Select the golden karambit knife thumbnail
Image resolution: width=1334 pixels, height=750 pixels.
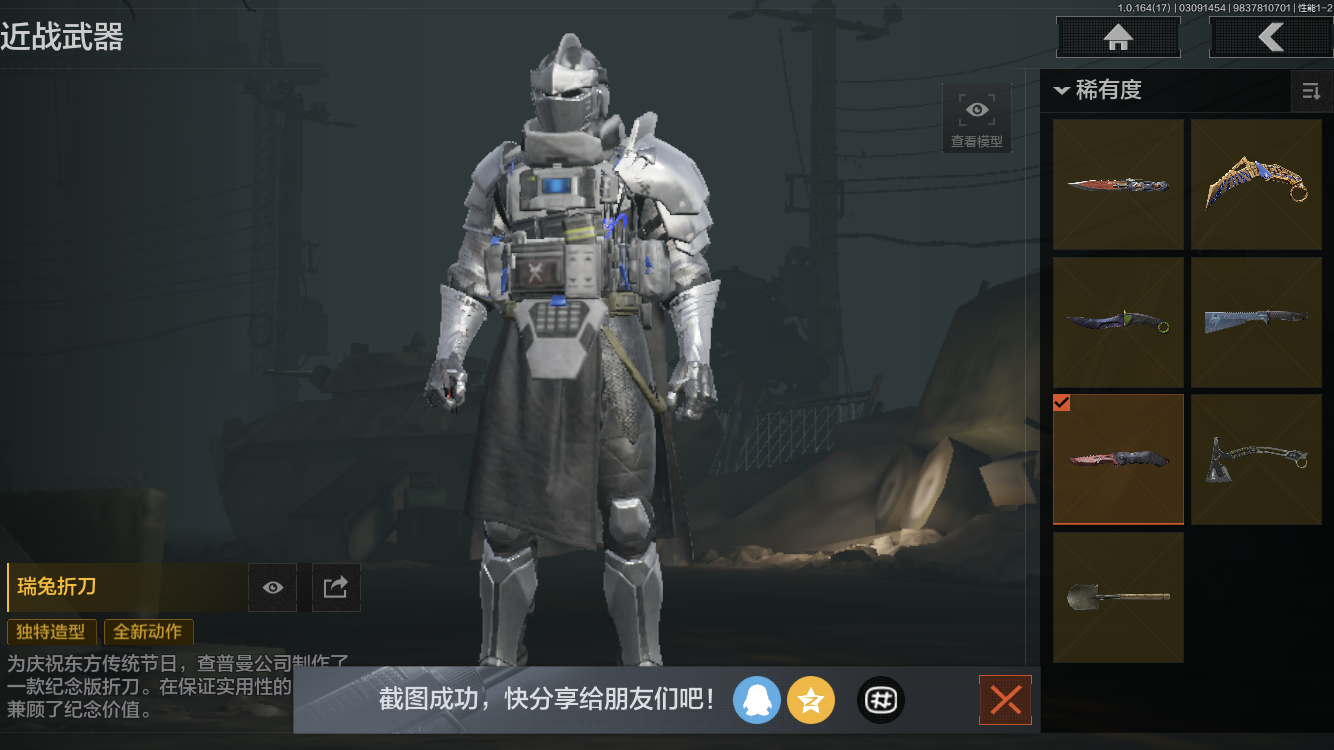[x=1256, y=184]
